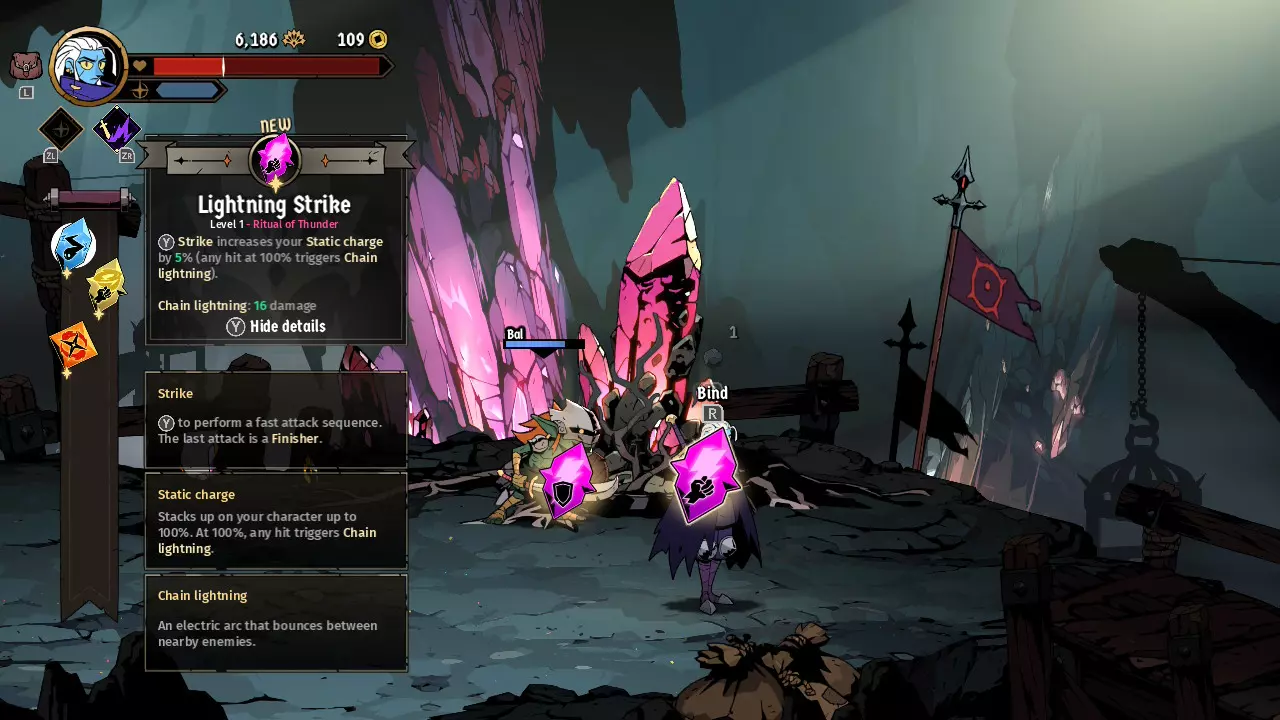Select the orange shuriken upgrade gem
This screenshot has width=1280, height=720.
[74, 345]
